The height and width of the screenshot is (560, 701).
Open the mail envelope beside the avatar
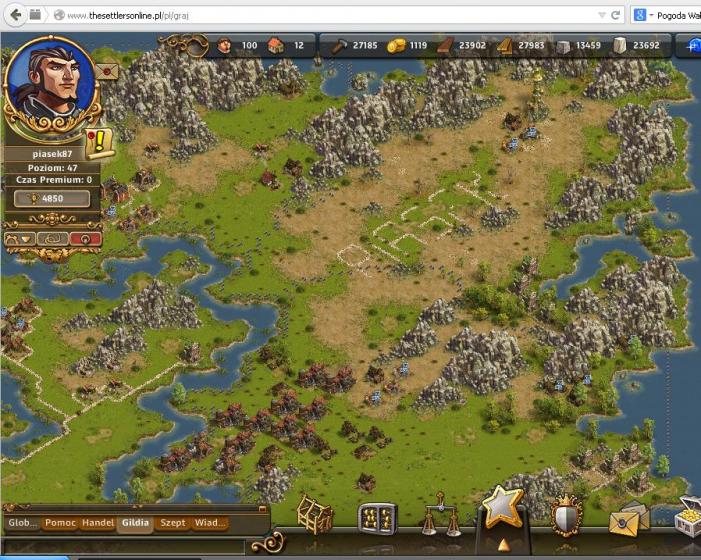pyautogui.click(x=106, y=71)
